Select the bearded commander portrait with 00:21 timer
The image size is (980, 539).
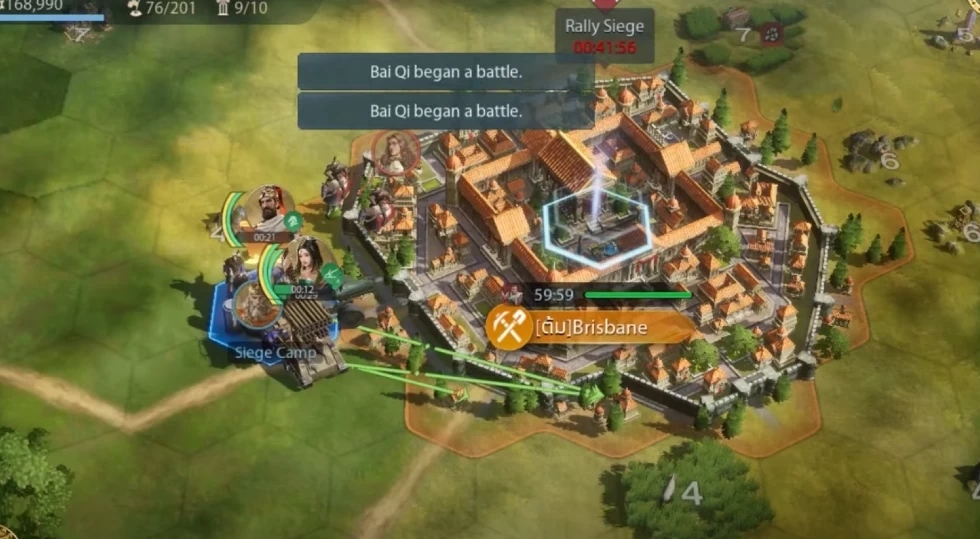(x=266, y=210)
